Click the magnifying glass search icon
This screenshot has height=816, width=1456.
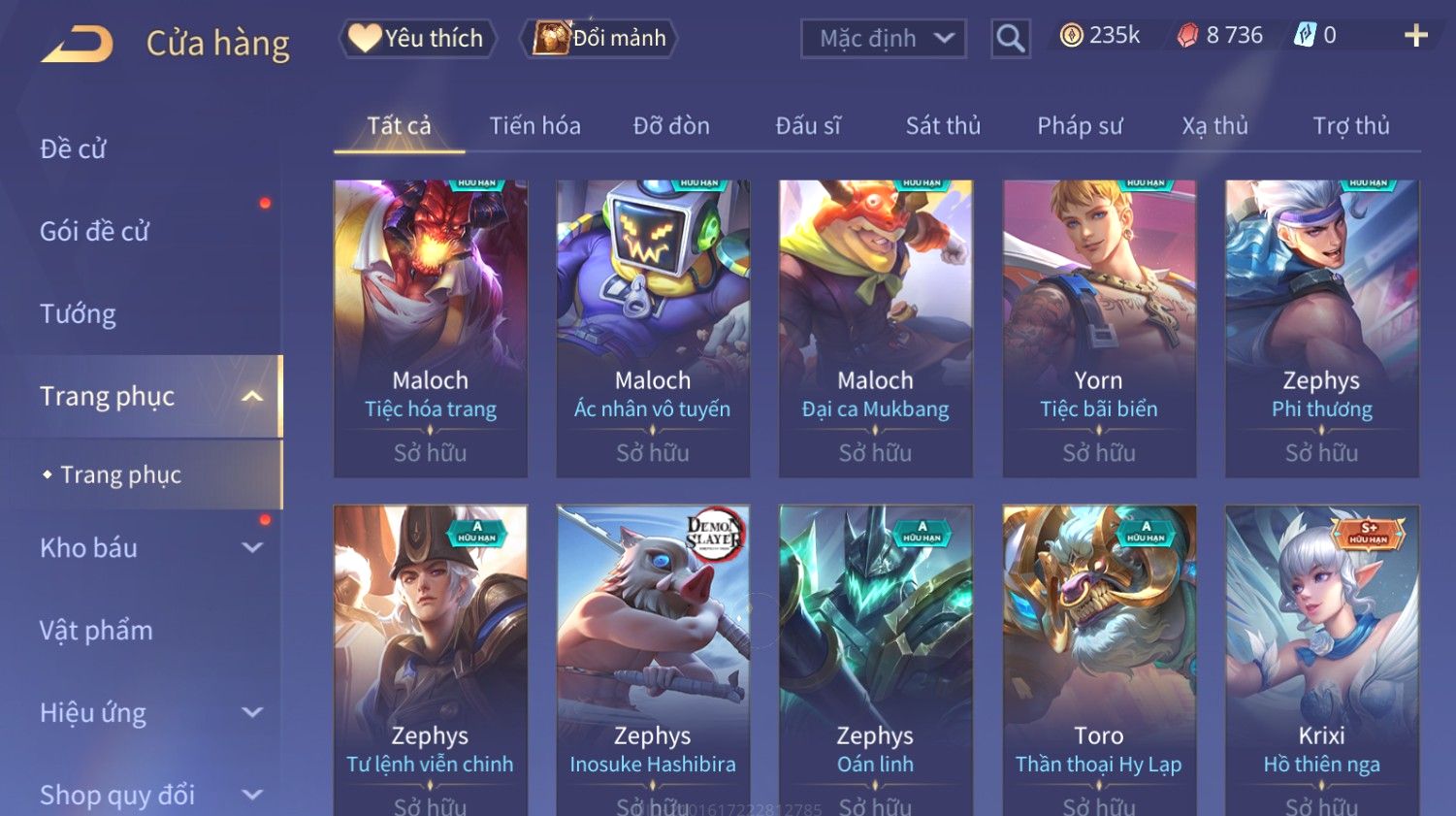coord(1010,39)
